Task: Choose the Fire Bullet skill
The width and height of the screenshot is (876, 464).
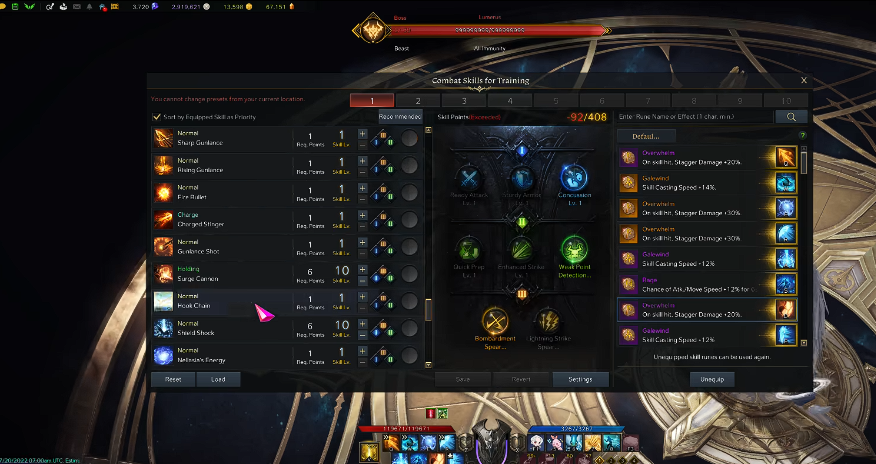Action: point(222,192)
